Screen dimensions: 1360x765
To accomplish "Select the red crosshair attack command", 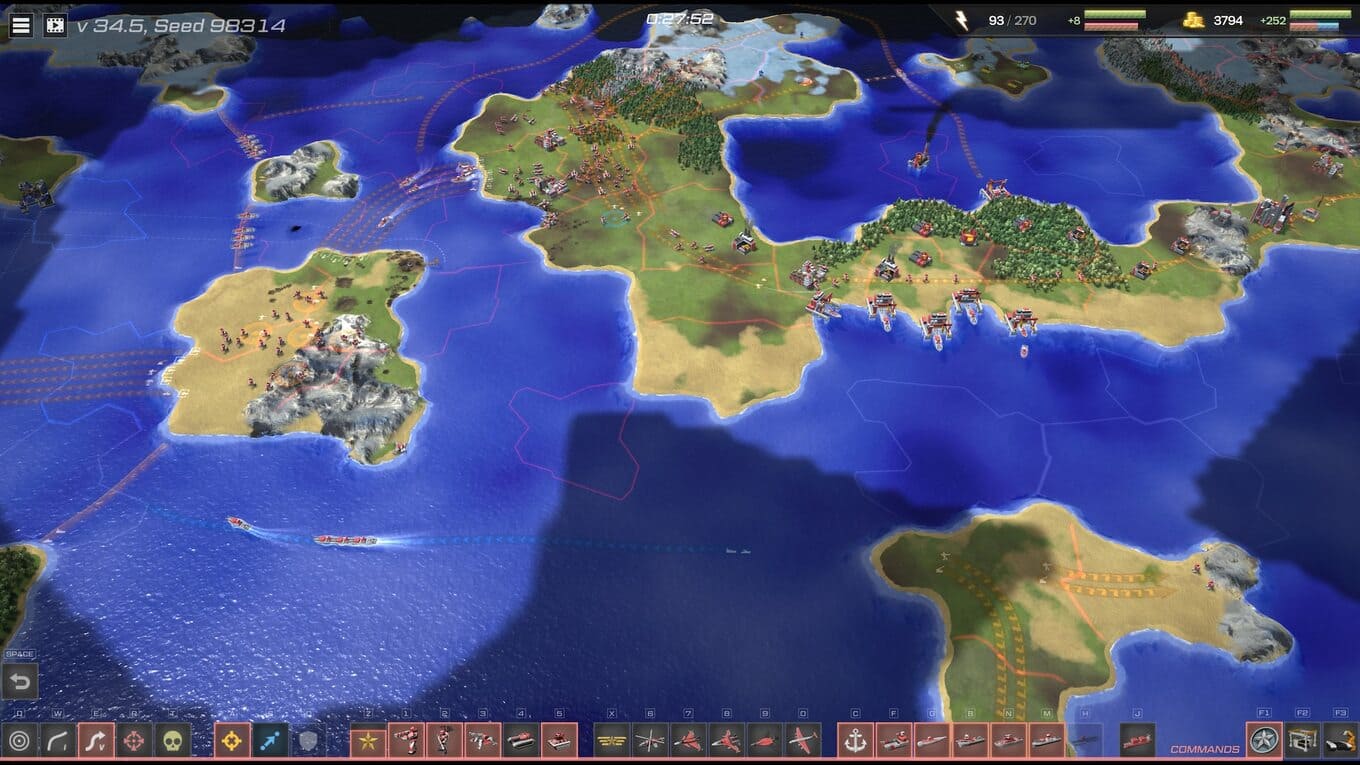I will (135, 741).
